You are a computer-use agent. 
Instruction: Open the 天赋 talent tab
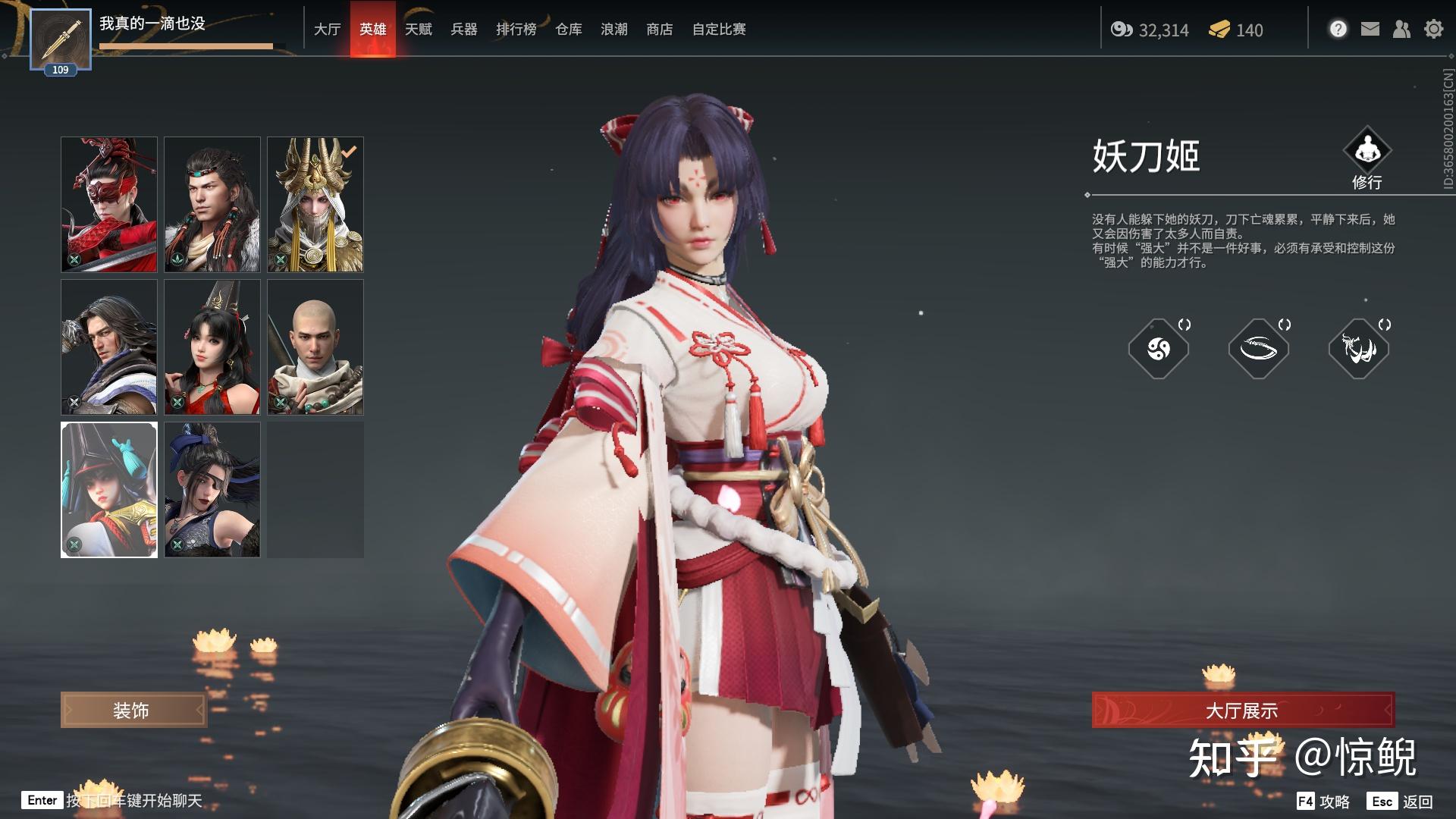418,30
